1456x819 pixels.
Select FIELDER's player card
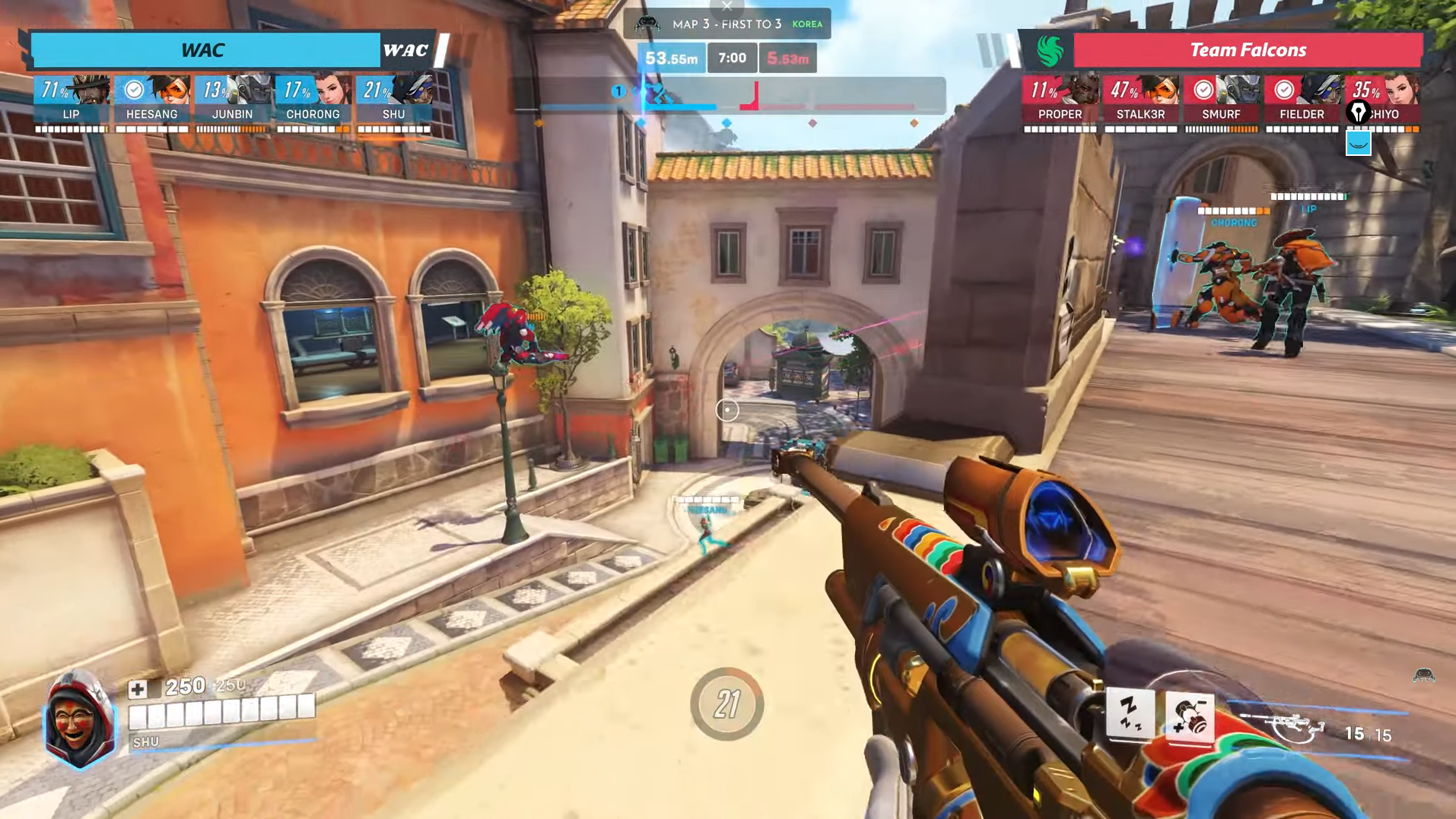point(1302,101)
